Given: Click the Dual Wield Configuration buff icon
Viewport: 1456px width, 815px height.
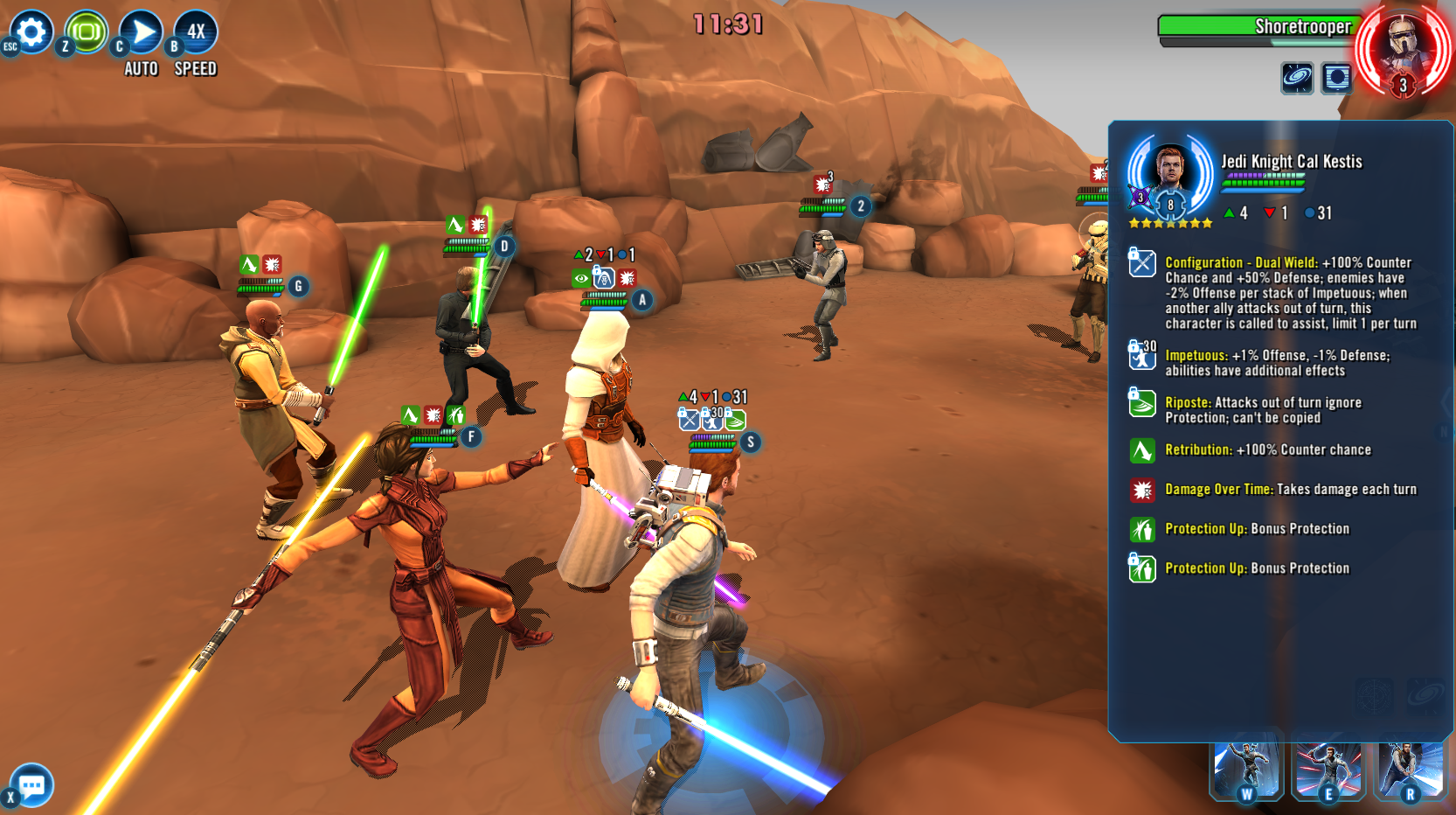Looking at the screenshot, I should 1141,263.
